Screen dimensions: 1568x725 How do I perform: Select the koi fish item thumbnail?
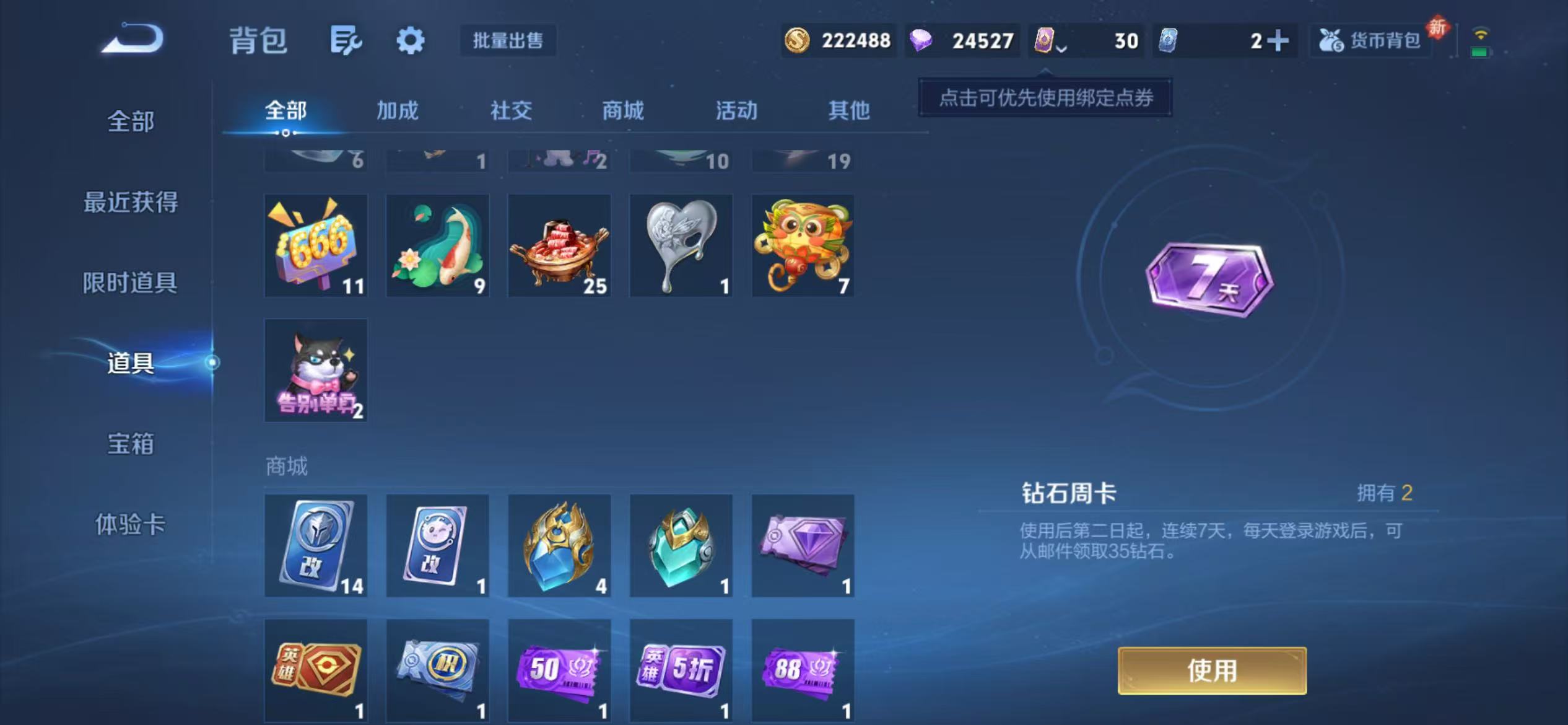click(x=438, y=245)
